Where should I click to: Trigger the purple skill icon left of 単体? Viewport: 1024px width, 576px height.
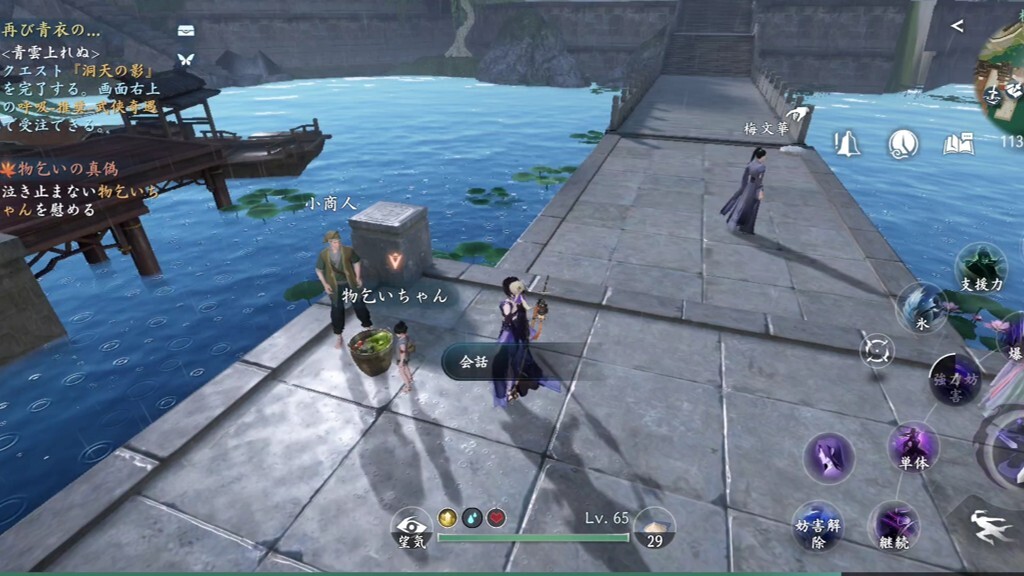click(829, 458)
